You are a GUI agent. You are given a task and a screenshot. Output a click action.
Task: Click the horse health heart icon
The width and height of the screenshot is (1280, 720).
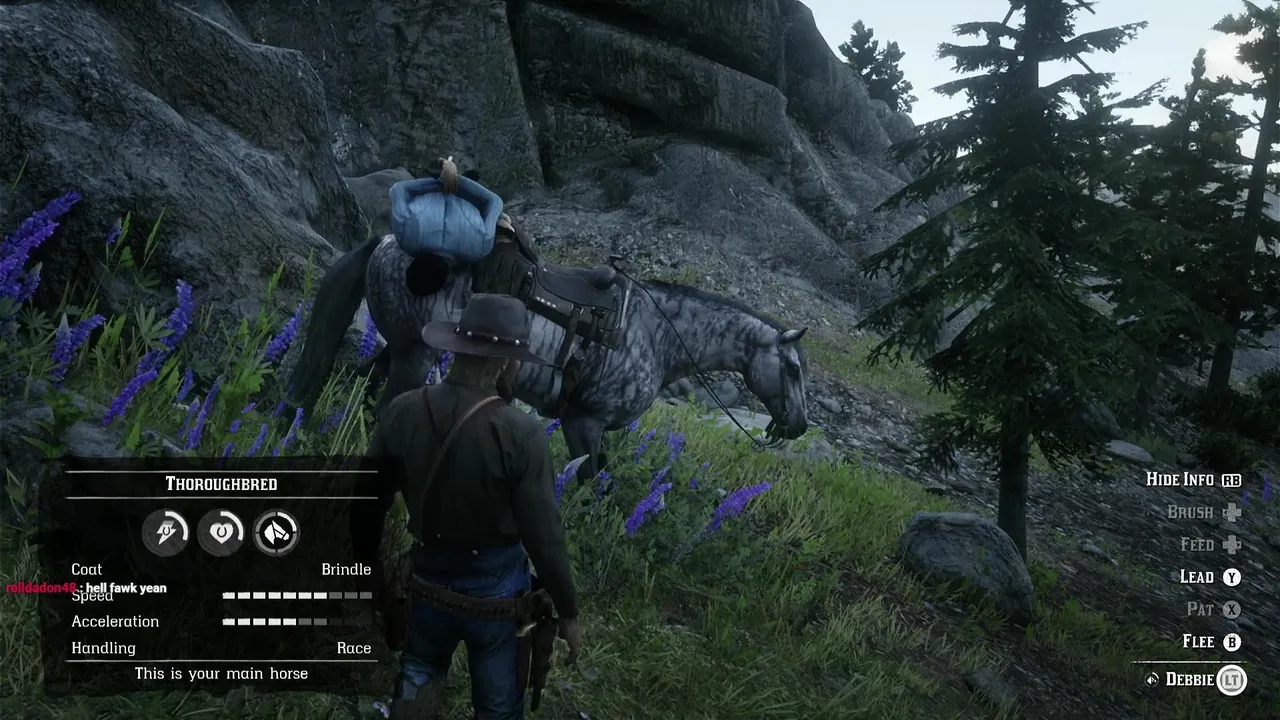(220, 531)
